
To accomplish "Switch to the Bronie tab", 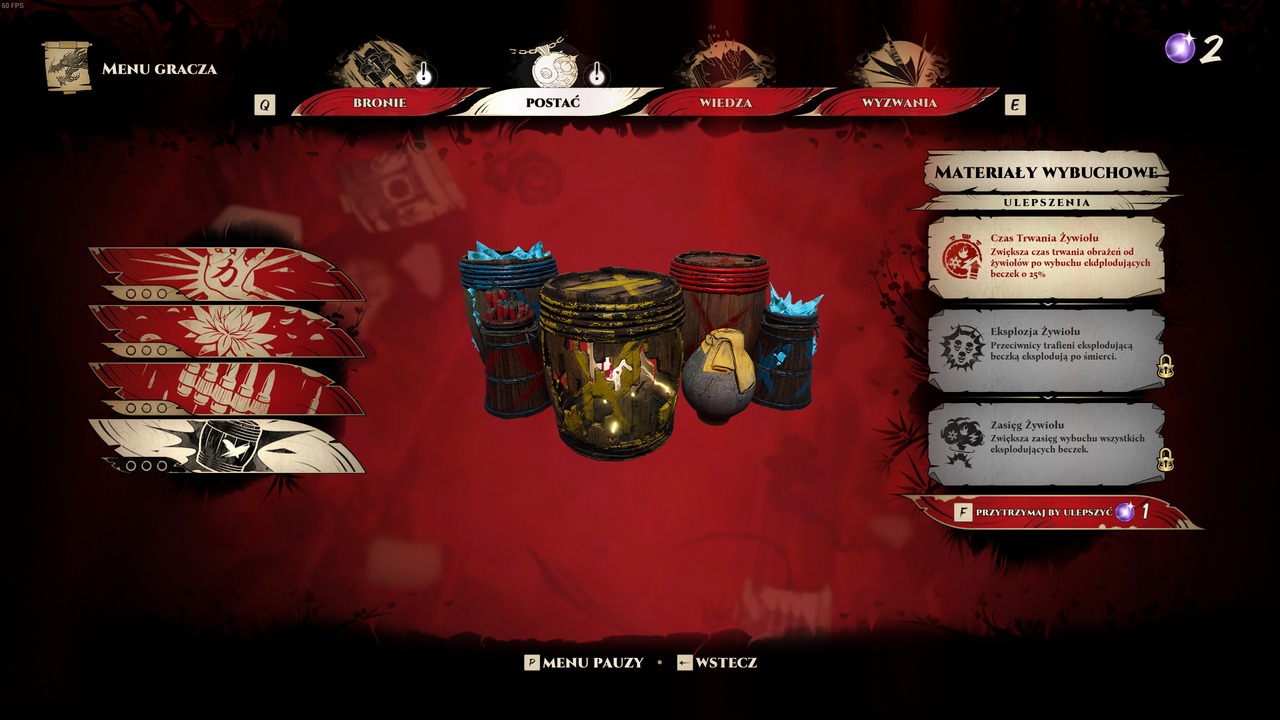I will (x=380, y=103).
